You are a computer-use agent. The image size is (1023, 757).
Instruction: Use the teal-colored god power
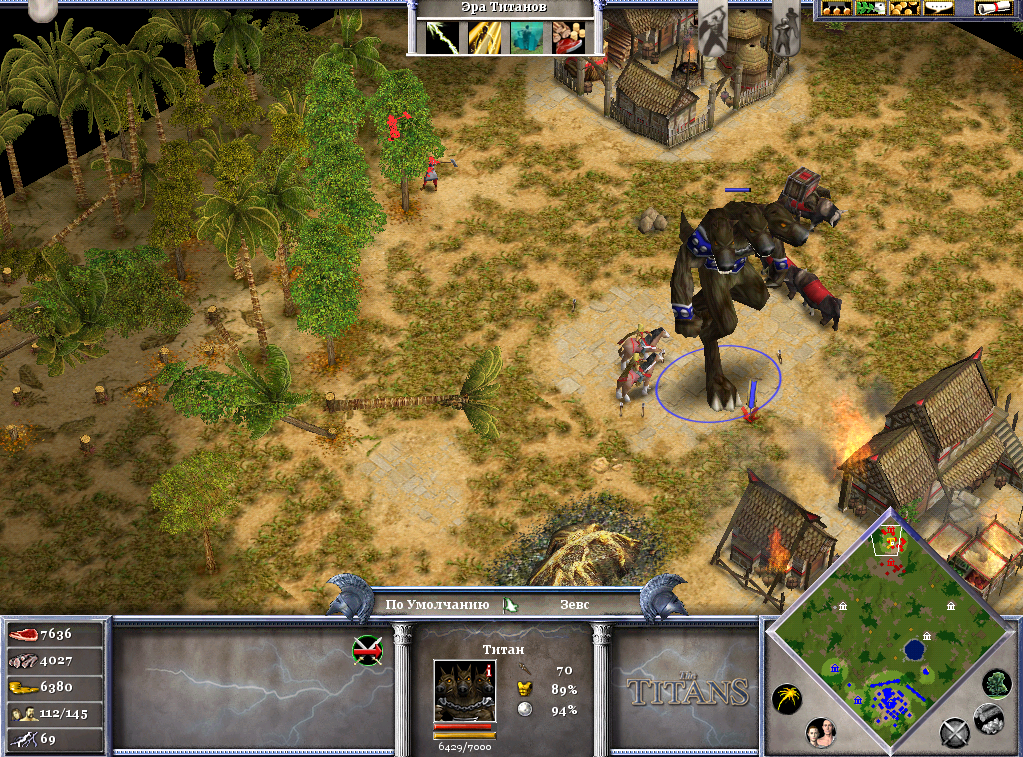click(526, 36)
